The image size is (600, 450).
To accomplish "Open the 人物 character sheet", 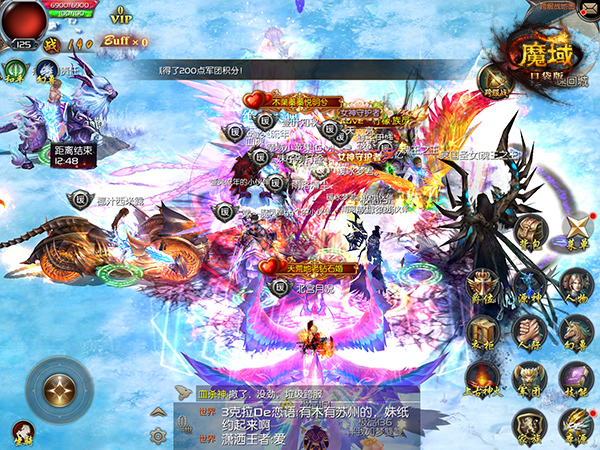I will (577, 284).
